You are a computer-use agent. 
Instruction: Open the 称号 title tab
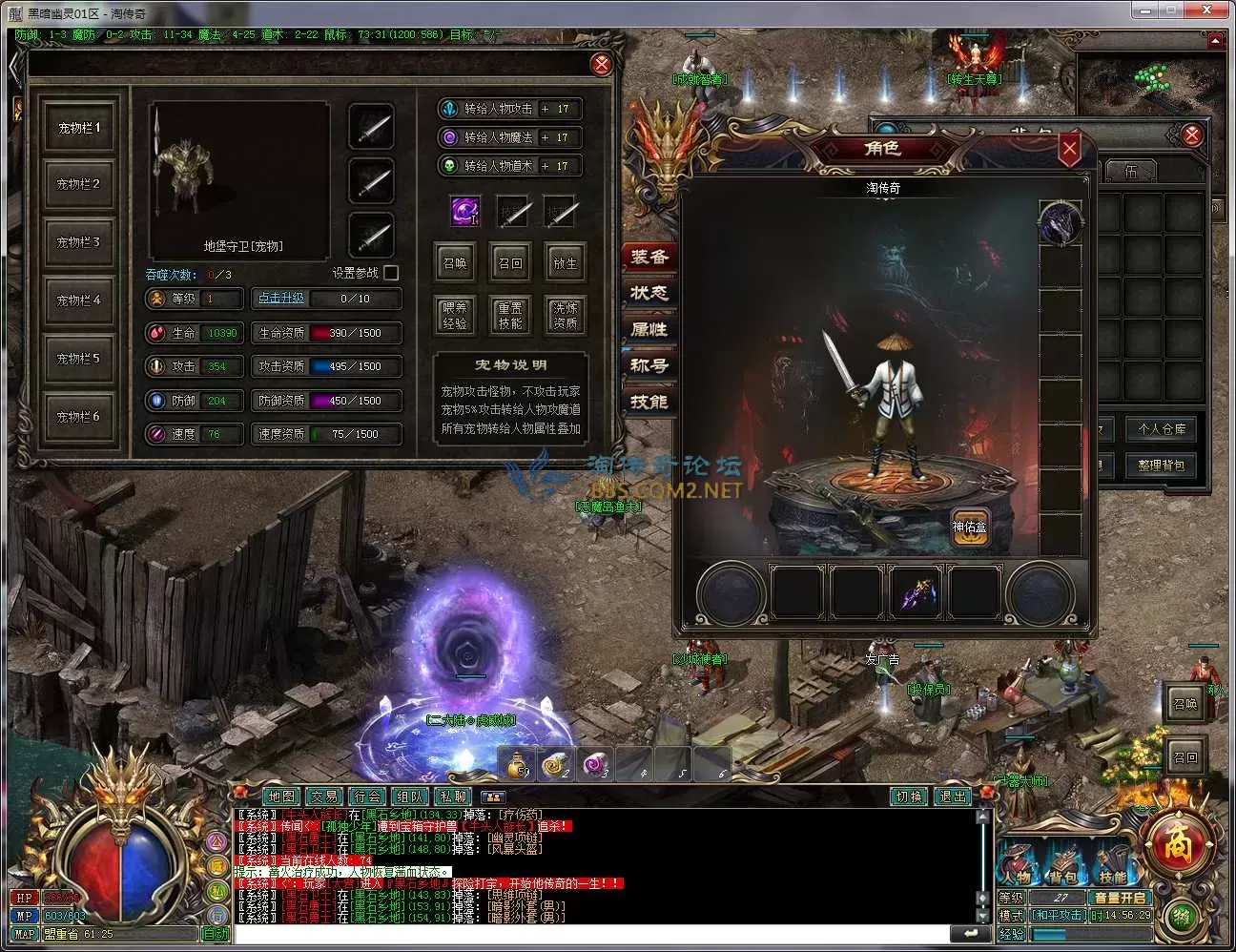tap(649, 365)
